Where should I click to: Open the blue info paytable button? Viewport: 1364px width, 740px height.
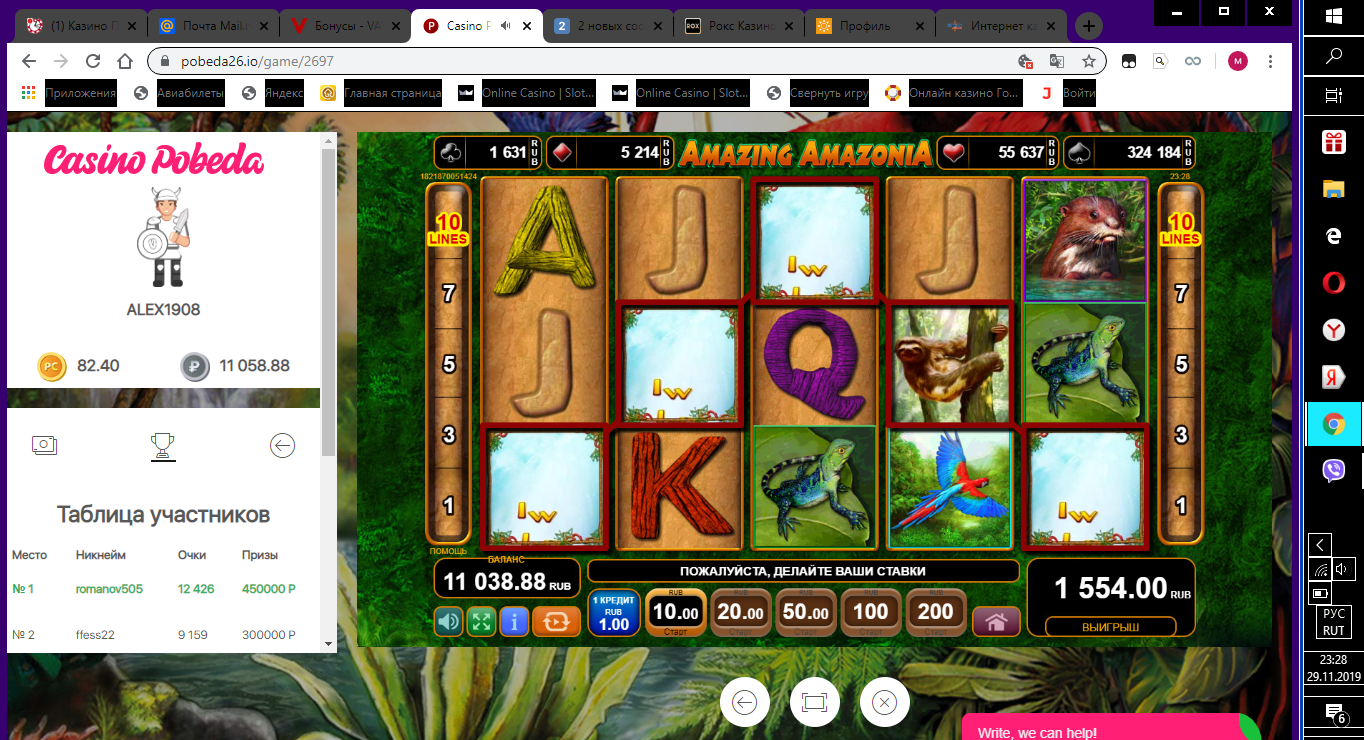tap(514, 621)
